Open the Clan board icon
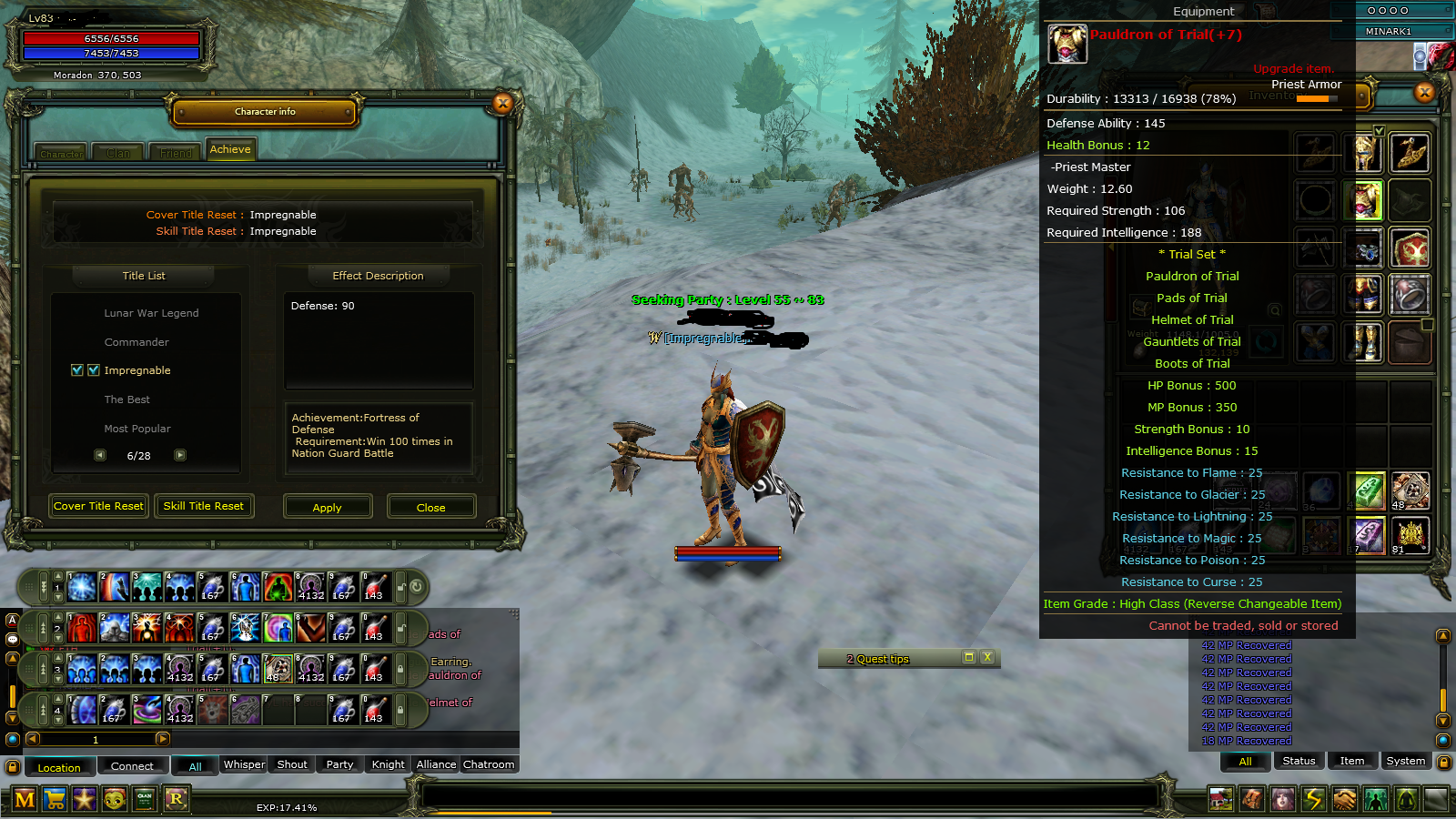Viewport: 1456px width, 819px height. point(145,799)
